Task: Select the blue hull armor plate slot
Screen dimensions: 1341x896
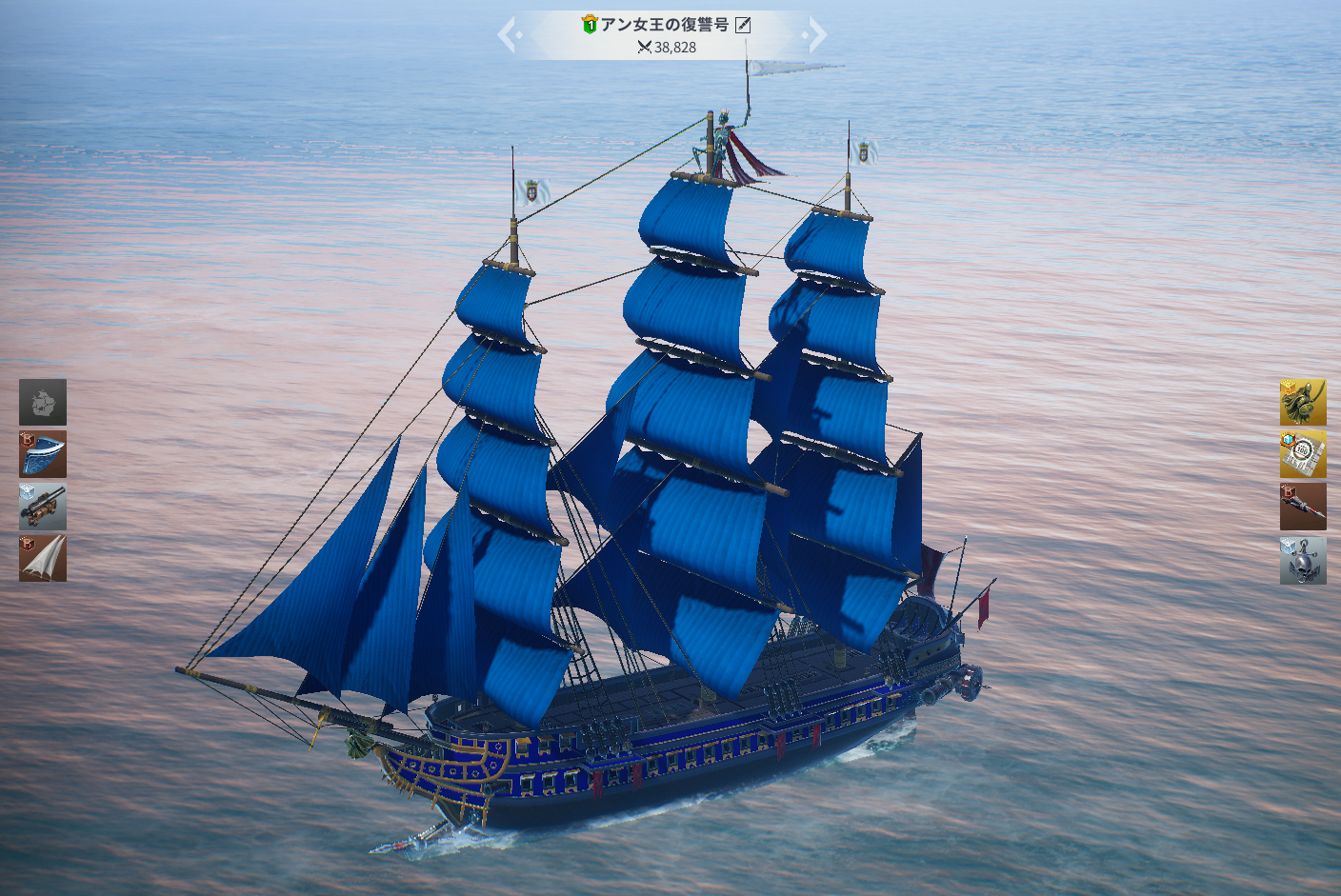Action: (43, 454)
